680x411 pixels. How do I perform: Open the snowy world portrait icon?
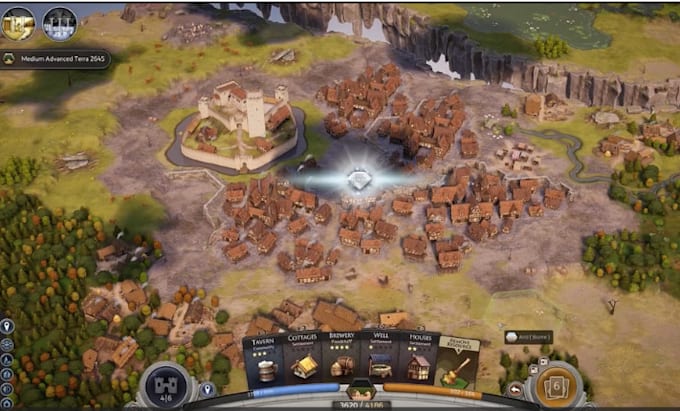(59, 23)
